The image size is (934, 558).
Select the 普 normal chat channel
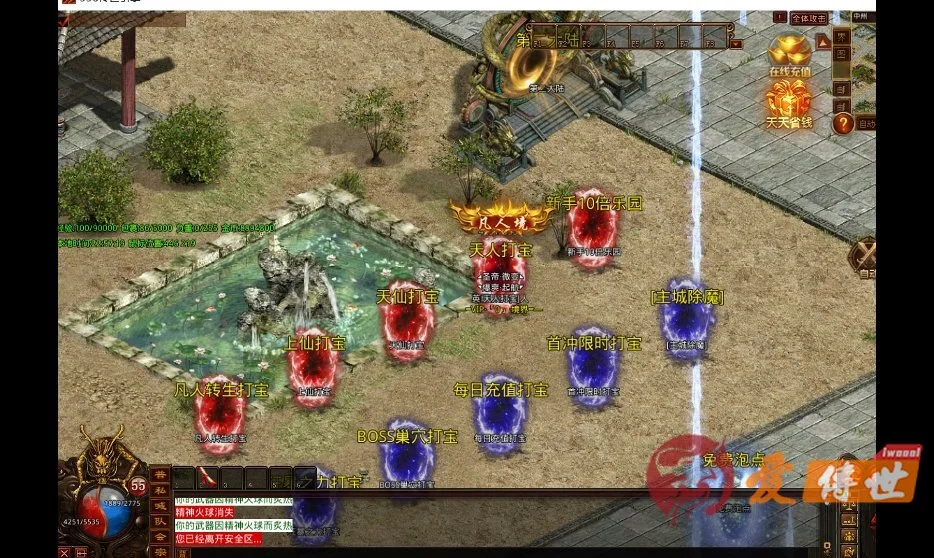[x=160, y=475]
